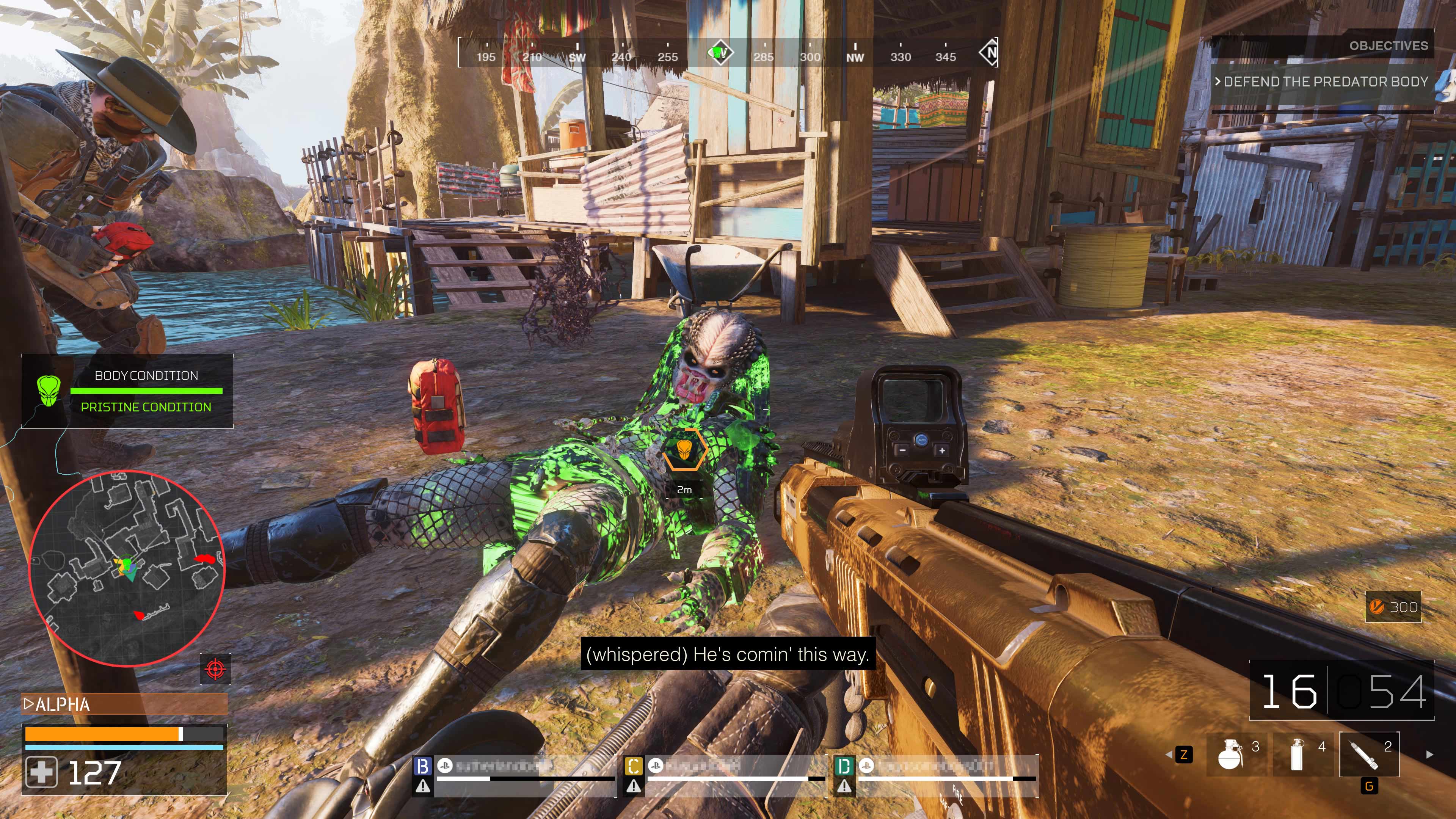Select teammate C's status panel
This screenshot has width=1456, height=819.
[724, 774]
